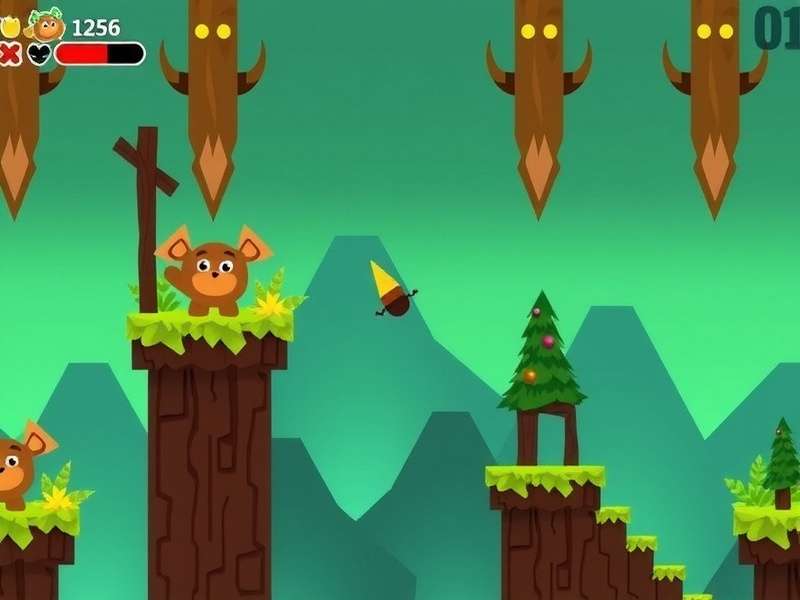Click the yellow icon left of the portrait
Image resolution: width=800 pixels, height=600 pixels.
(x=10, y=27)
